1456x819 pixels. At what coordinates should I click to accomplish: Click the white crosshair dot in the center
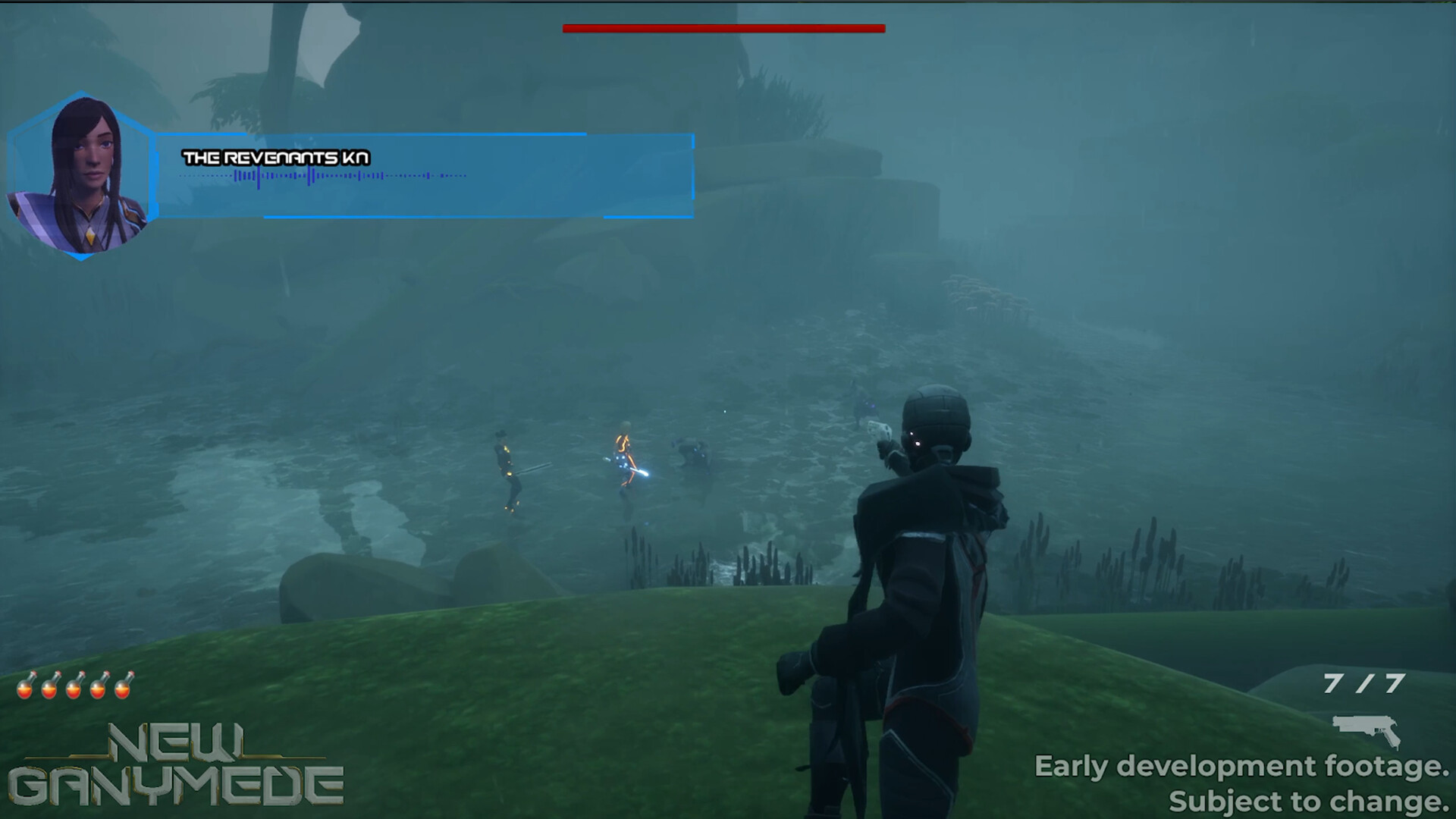(x=724, y=411)
